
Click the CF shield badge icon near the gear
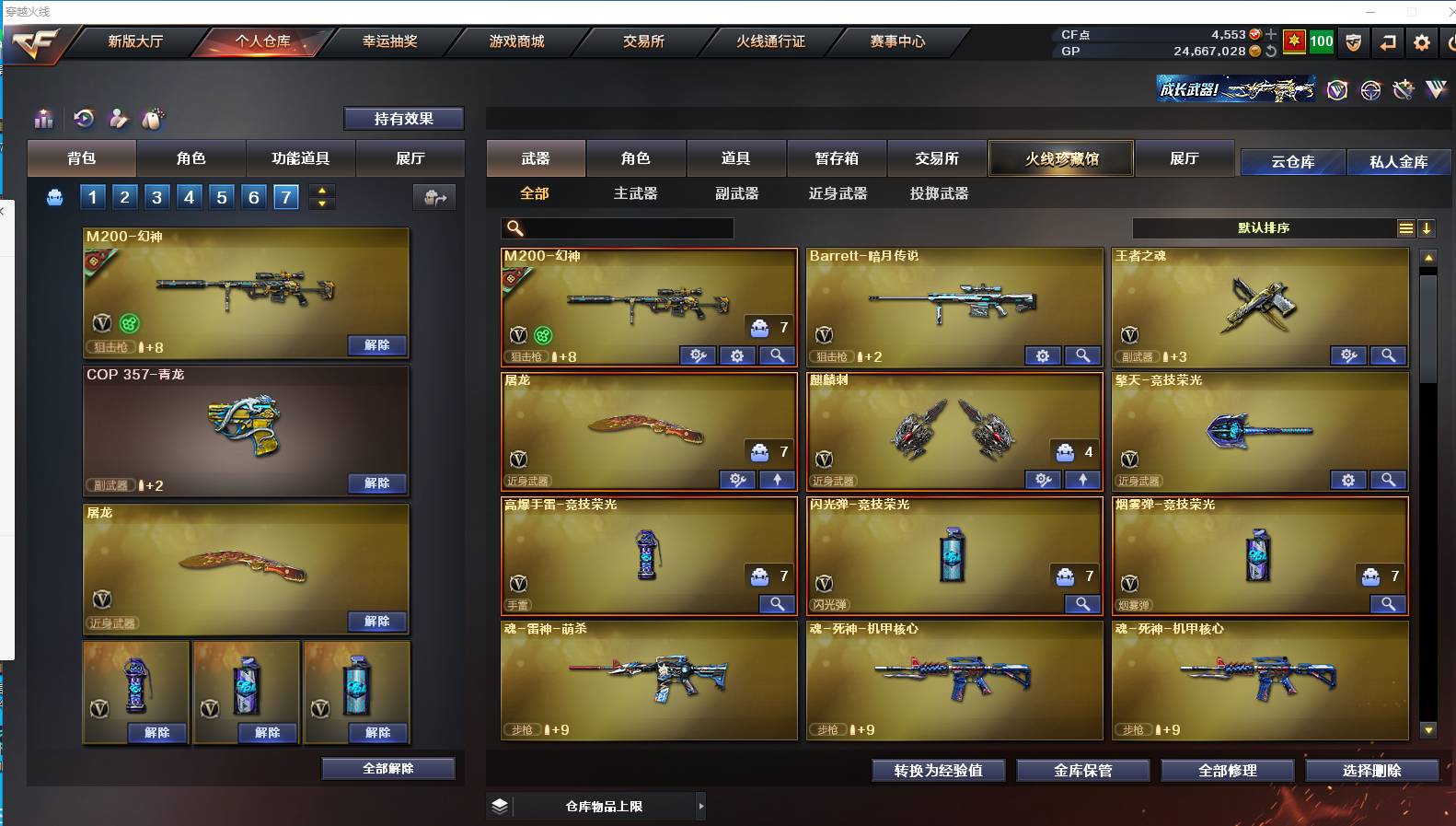1353,41
